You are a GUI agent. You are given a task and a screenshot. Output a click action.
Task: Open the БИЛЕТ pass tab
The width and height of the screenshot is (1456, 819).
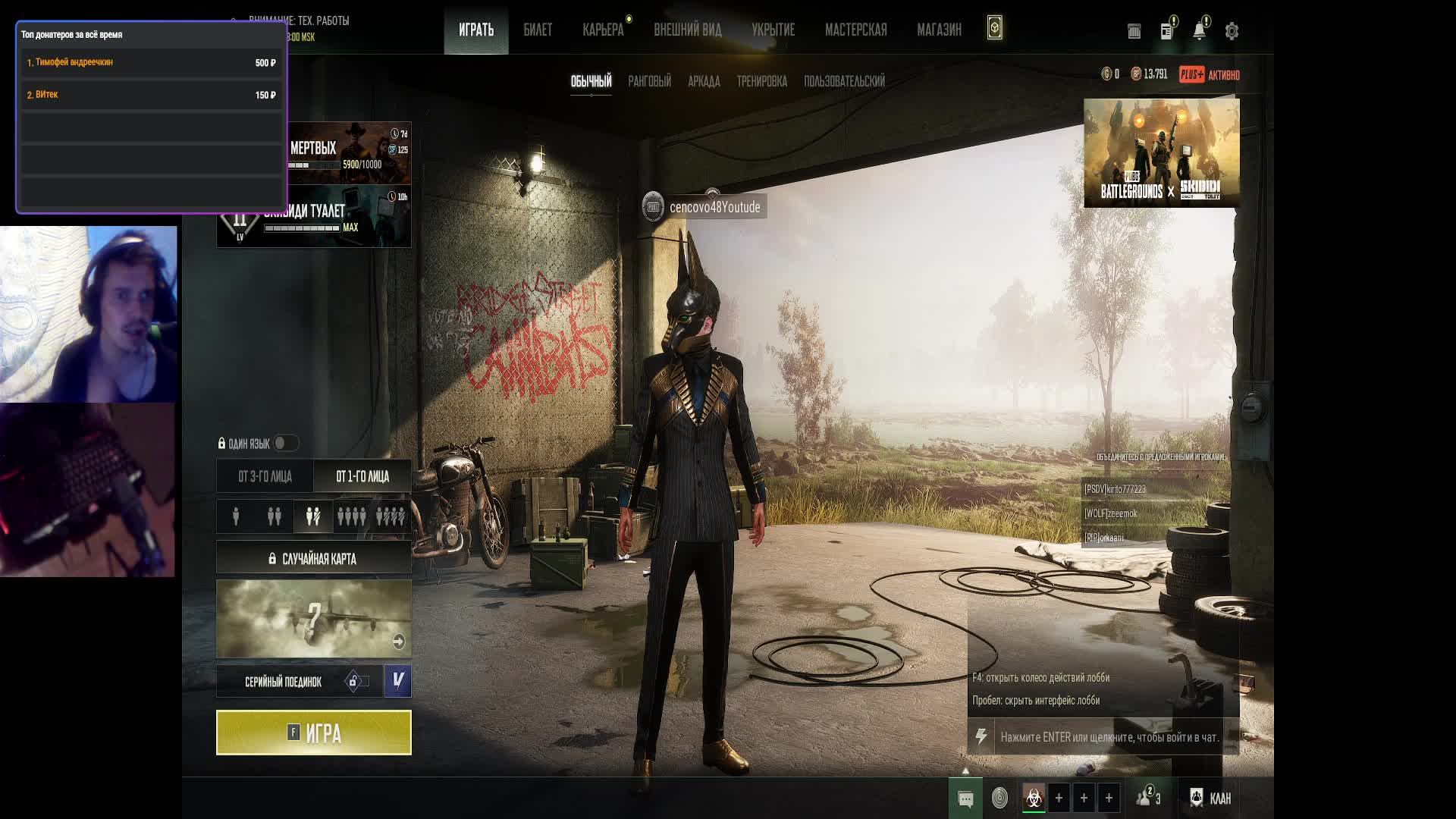coord(538,30)
